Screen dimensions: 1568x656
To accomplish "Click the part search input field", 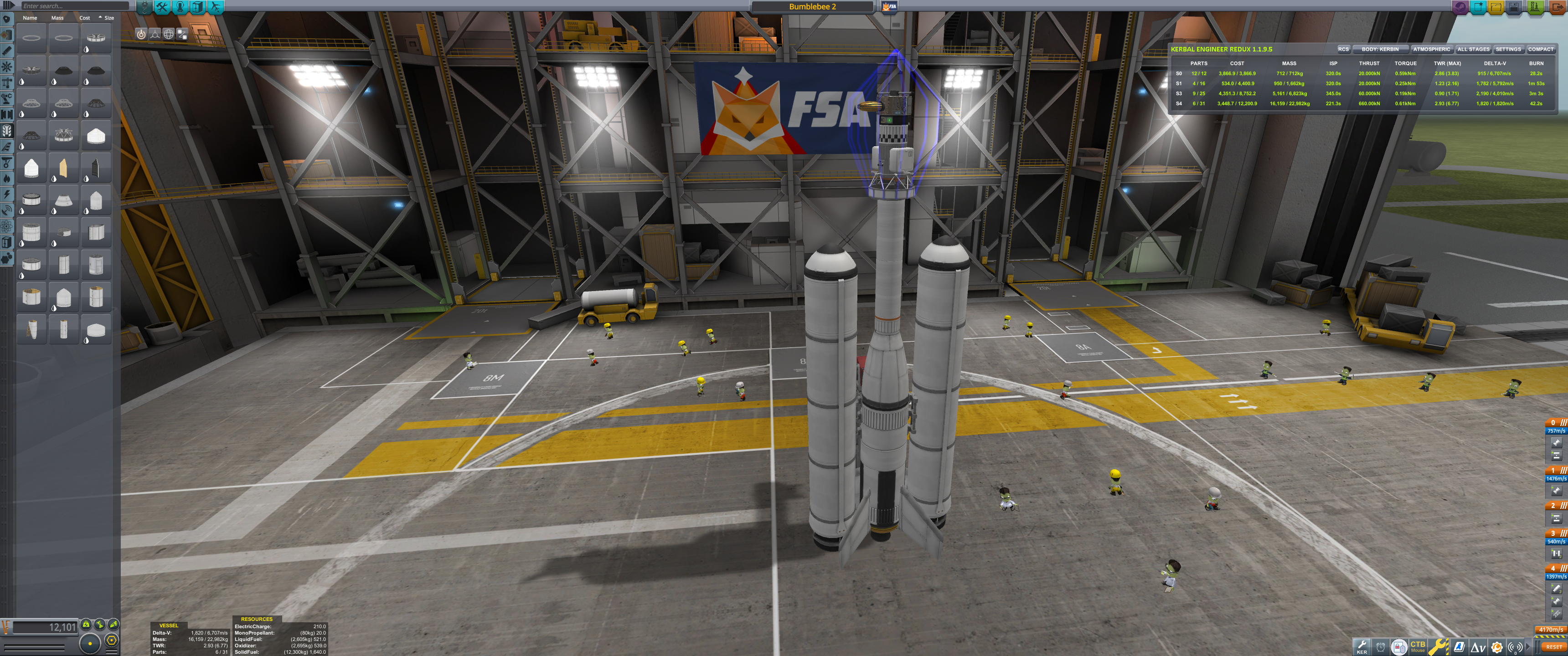I will pos(73,6).
